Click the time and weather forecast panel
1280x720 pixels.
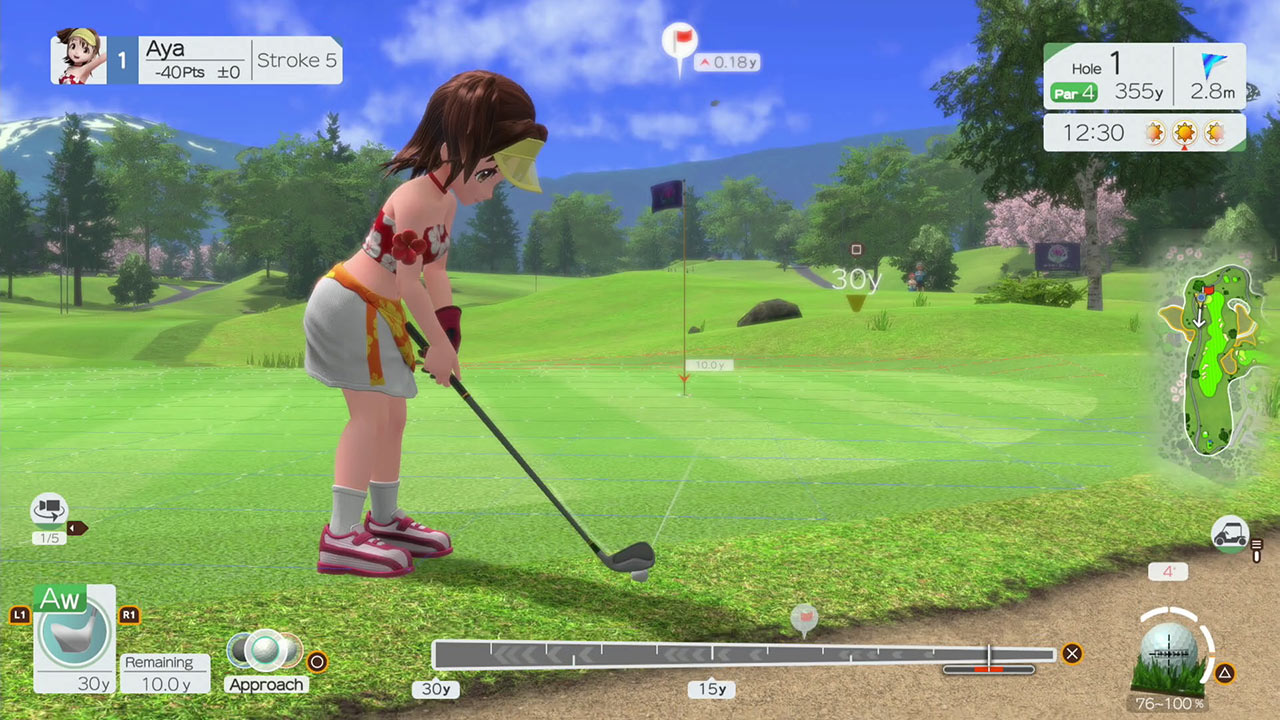1144,132
